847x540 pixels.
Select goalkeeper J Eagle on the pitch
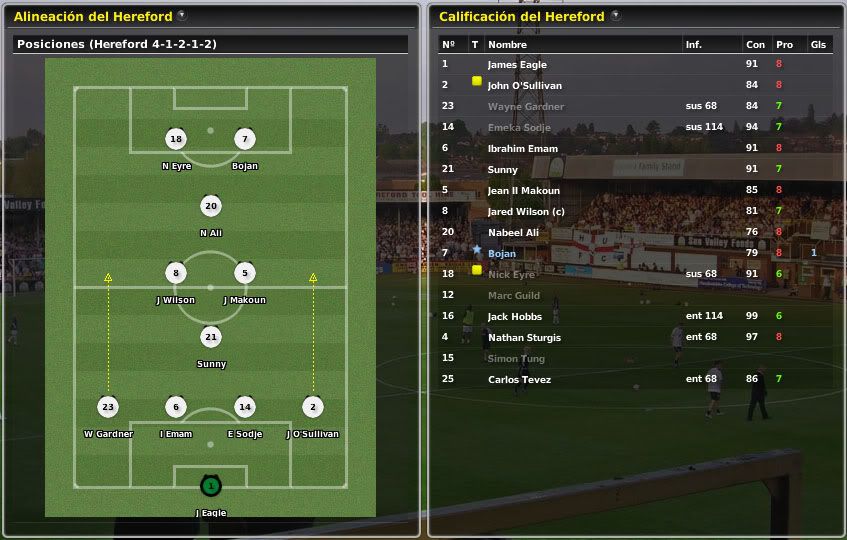pyautogui.click(x=210, y=487)
